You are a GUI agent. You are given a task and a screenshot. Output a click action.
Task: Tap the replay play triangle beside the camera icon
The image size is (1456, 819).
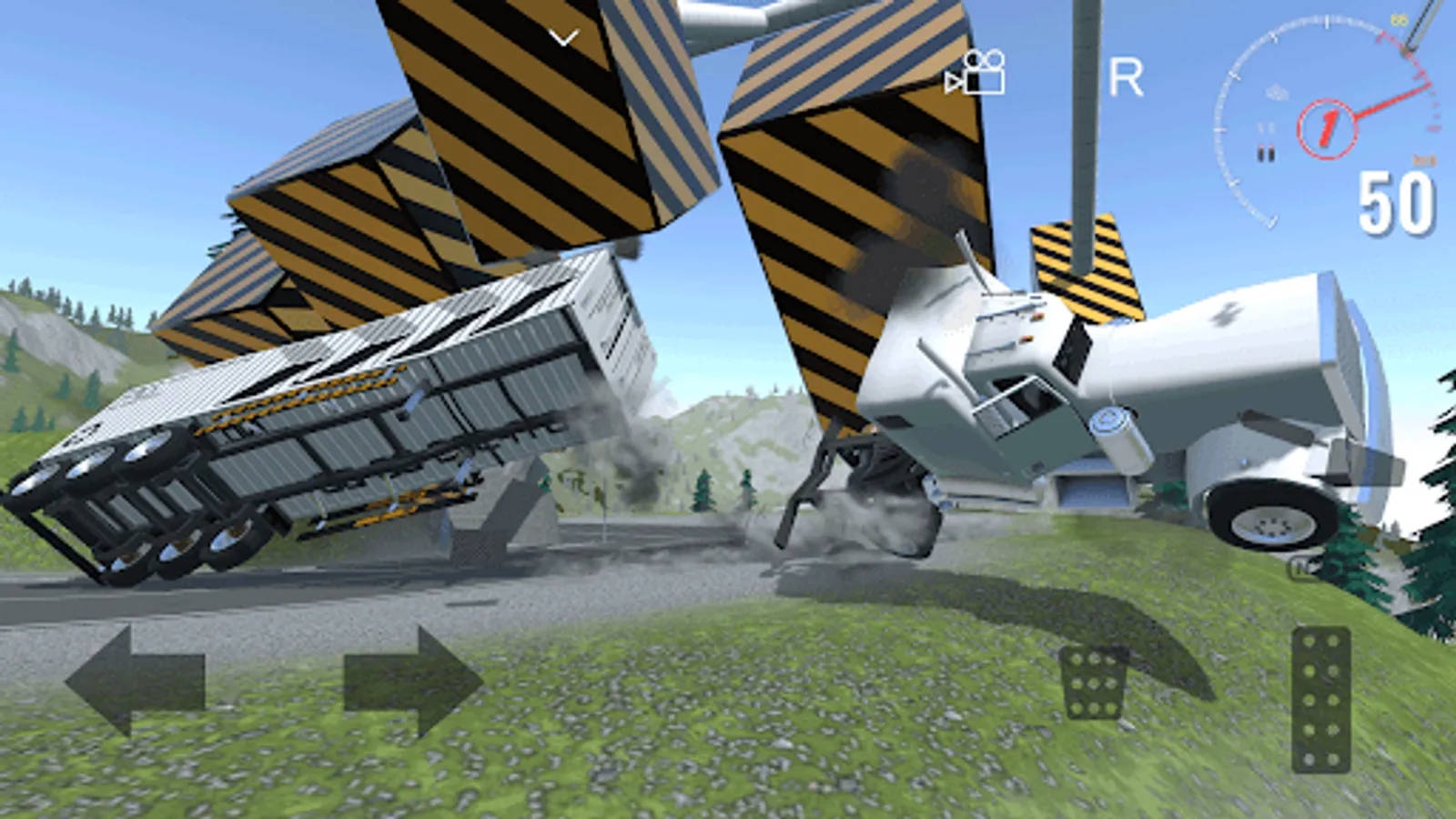click(952, 82)
